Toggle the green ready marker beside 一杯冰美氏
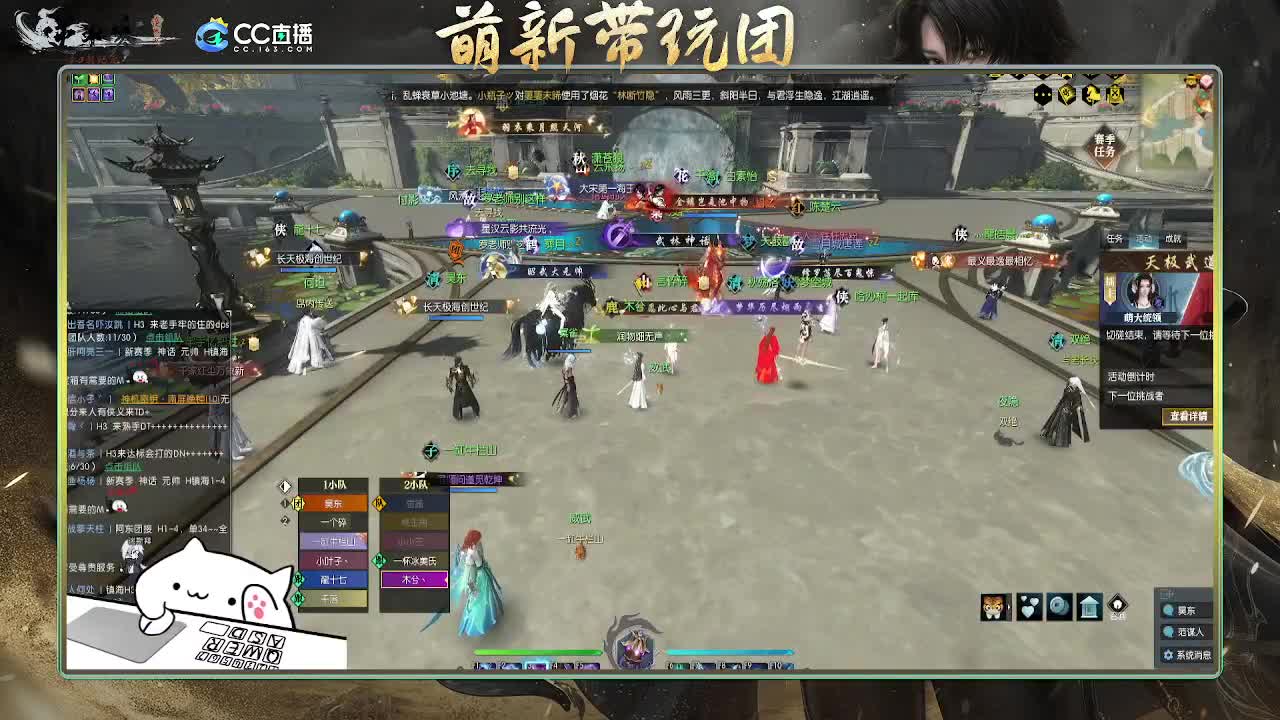1280x720 pixels. [379, 561]
